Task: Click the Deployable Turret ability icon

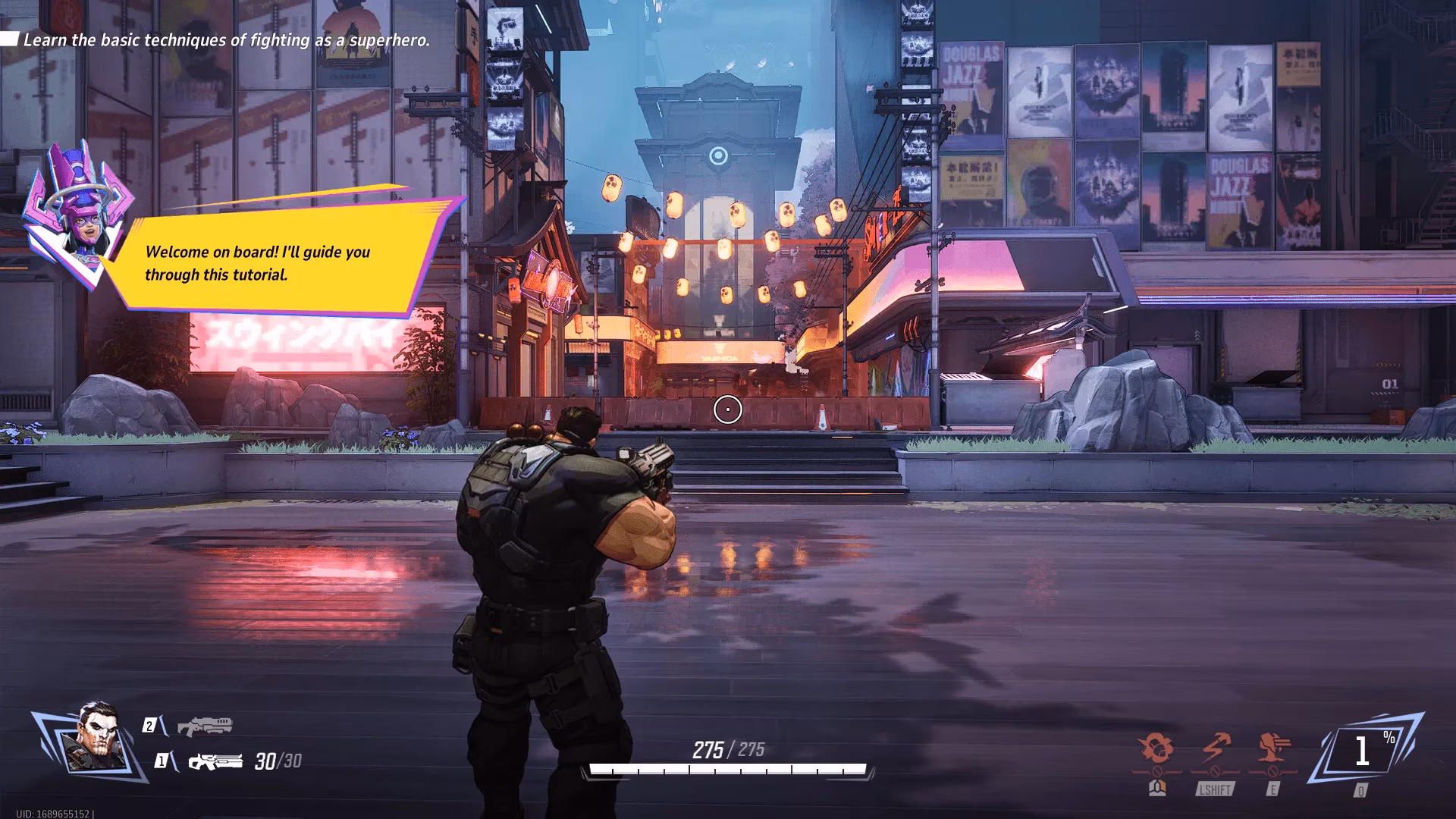Action: point(1272,747)
